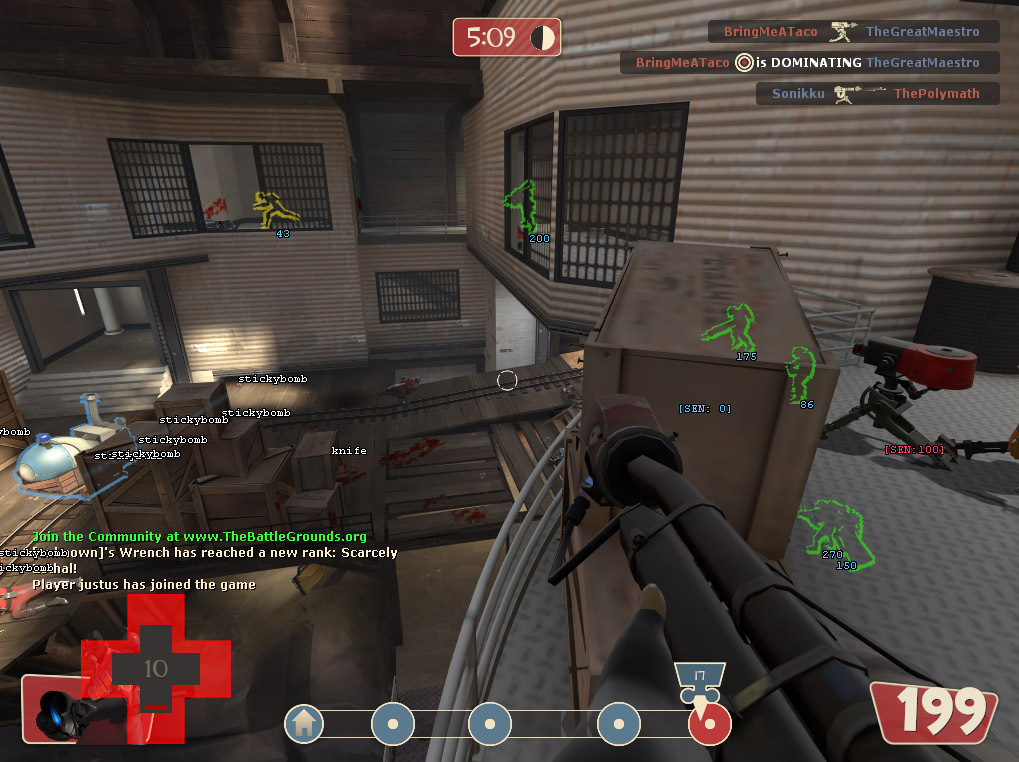Select the BringMeATaco killed TheGreatMaestro kill notice
1019x762 pixels.
tap(853, 32)
